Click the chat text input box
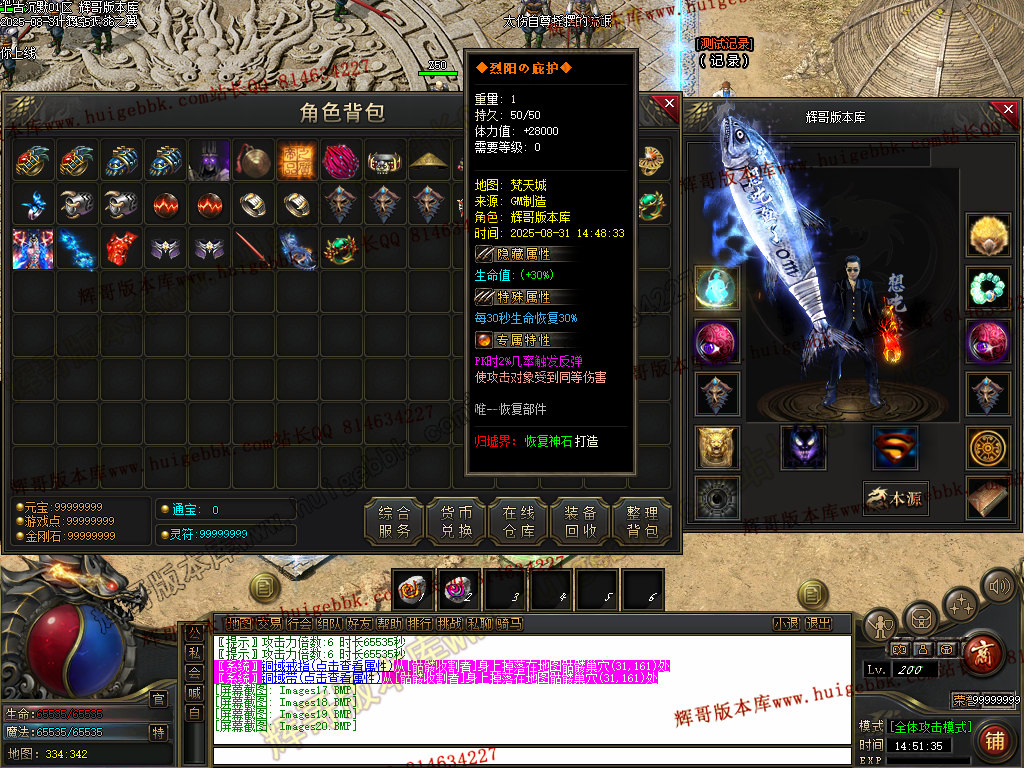This screenshot has height=768, width=1024. pos(530,756)
